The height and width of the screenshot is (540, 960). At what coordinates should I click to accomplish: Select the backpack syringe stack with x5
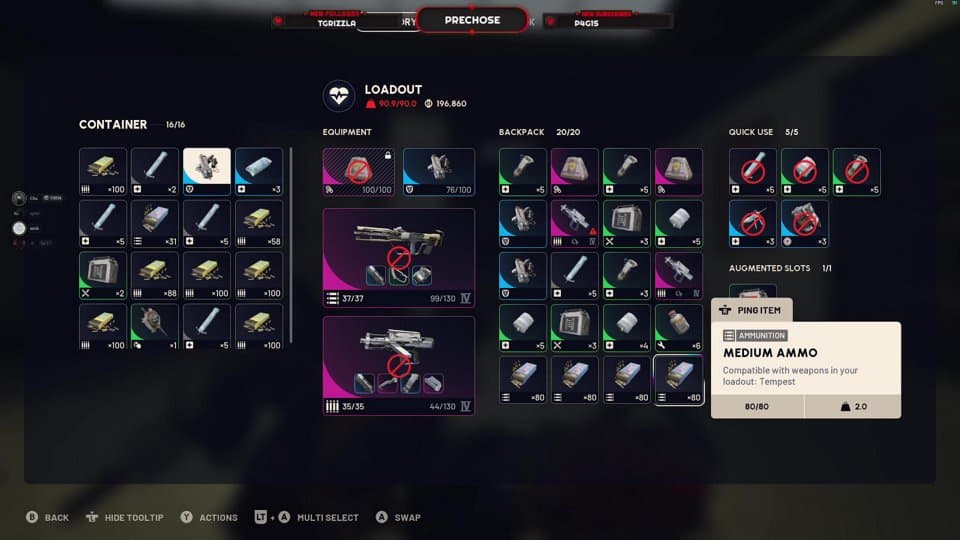(x=575, y=276)
